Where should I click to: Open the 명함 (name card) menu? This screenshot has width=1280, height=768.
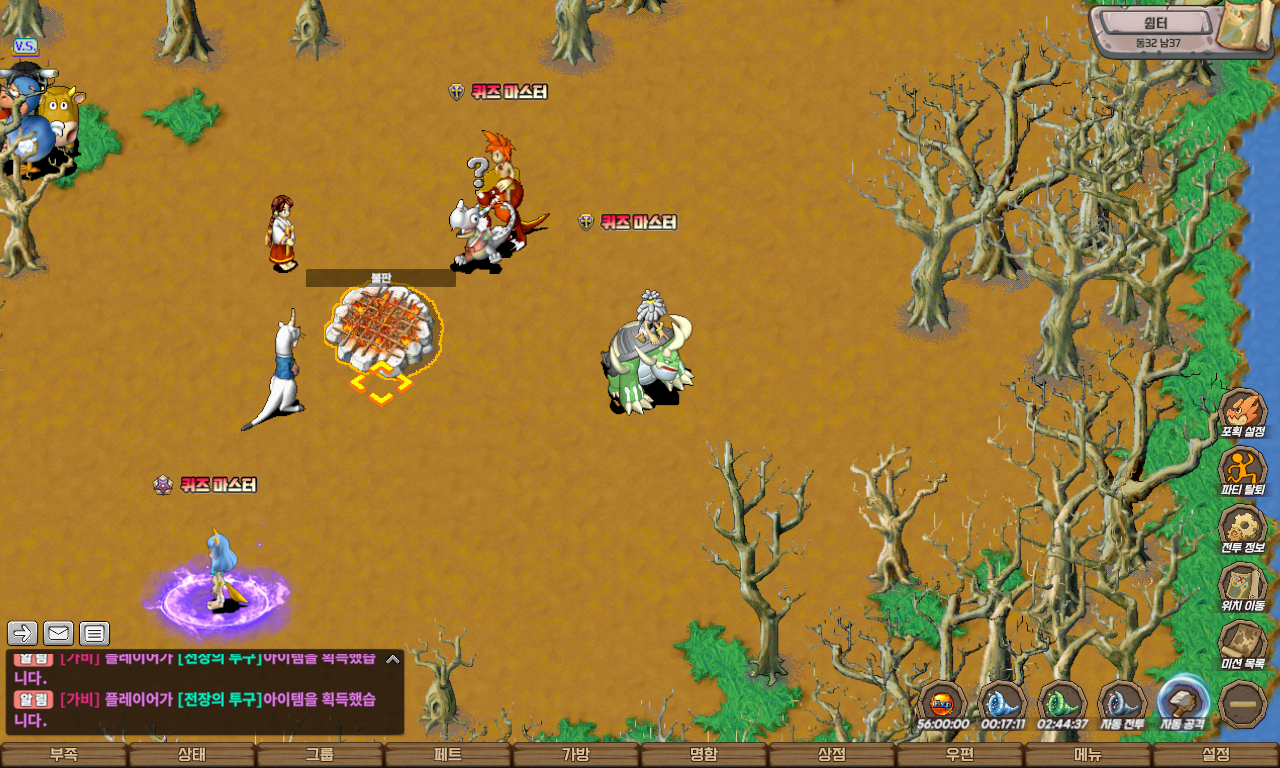click(x=704, y=755)
